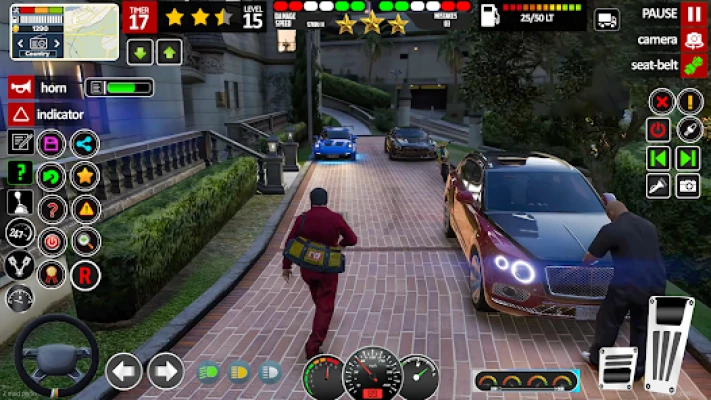Take a photo with the camera icon
711x400 pixels.
click(688, 185)
